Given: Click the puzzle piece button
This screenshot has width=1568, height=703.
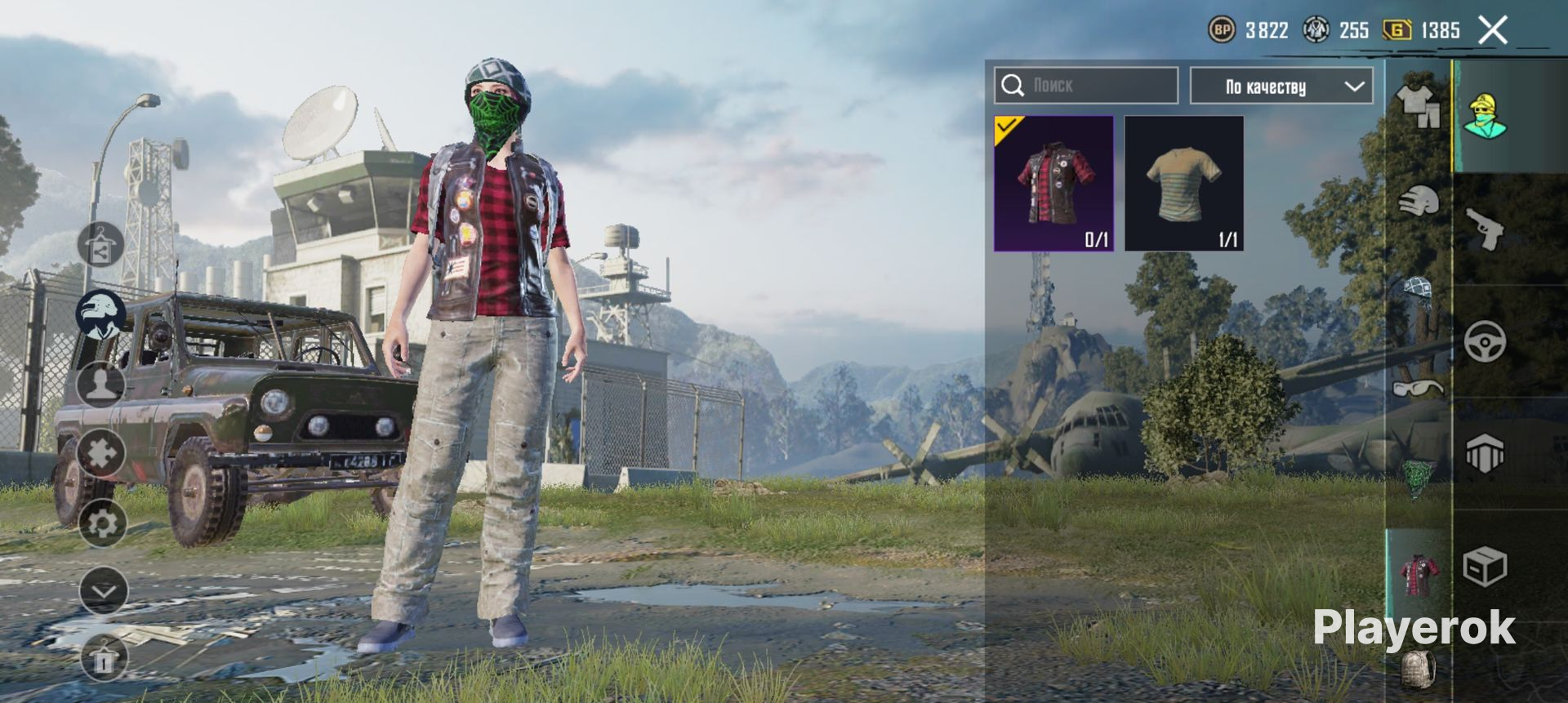Looking at the screenshot, I should 101,453.
